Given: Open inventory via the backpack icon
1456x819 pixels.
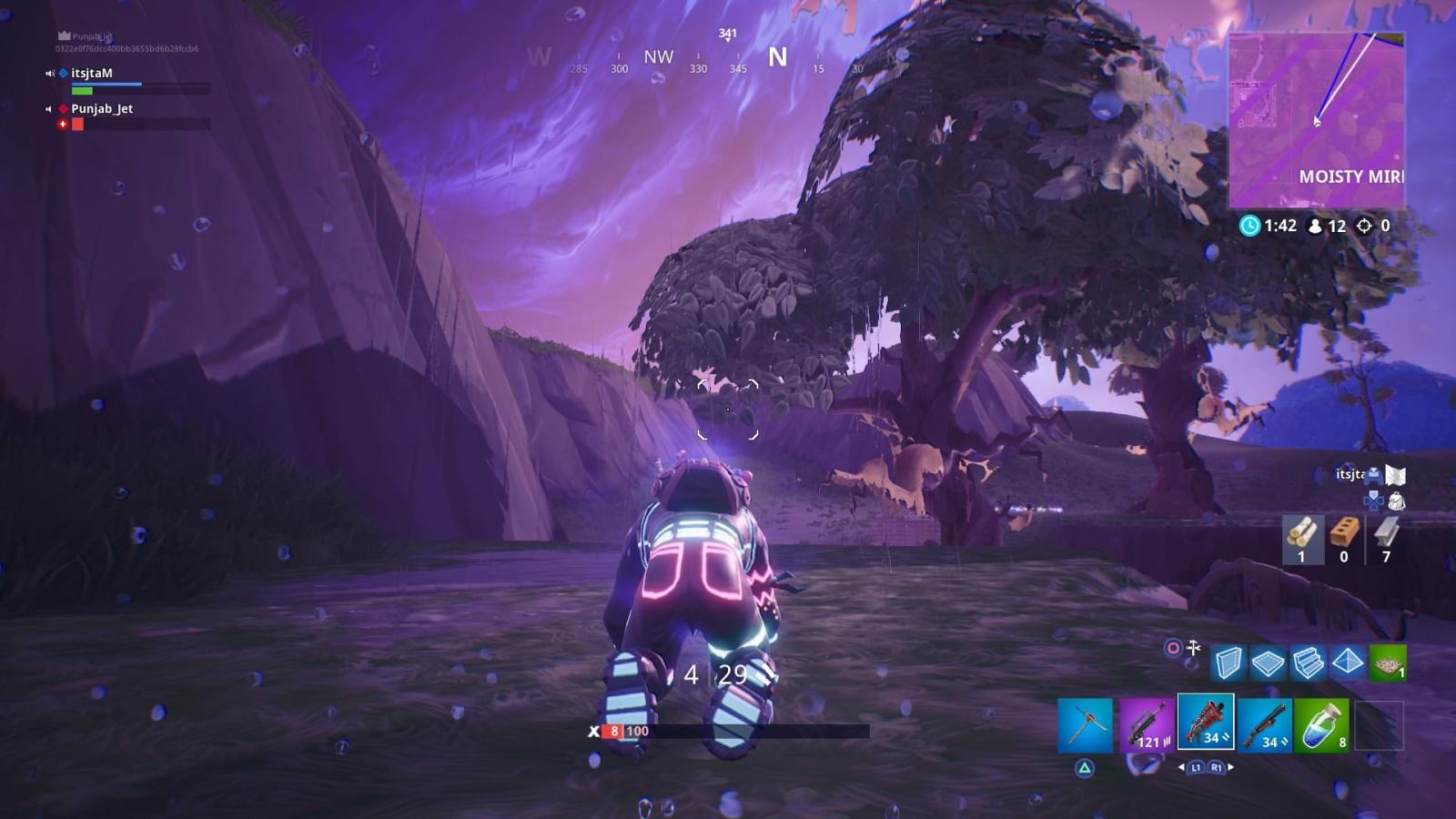Looking at the screenshot, I should pyautogui.click(x=1395, y=500).
